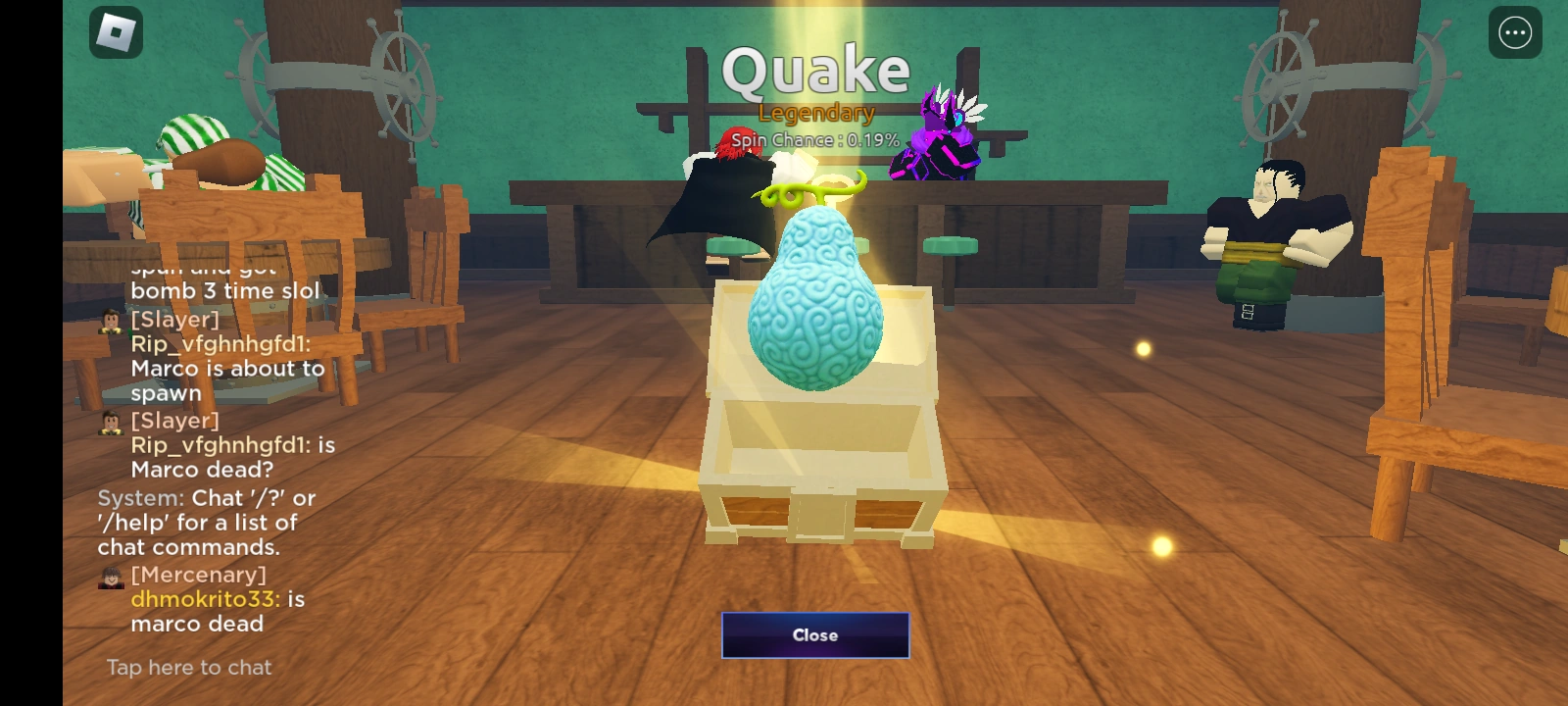Open the Roblox menu icon
The width and height of the screenshot is (1568, 706).
(x=115, y=32)
